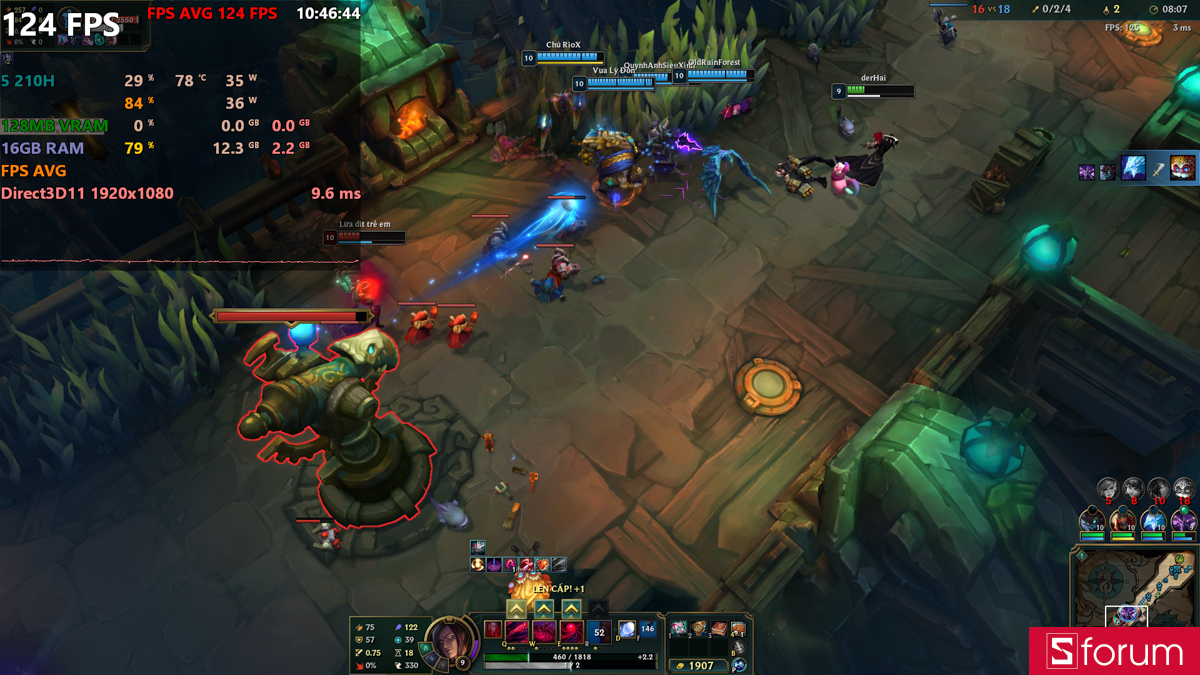Level up the Q ability arrow
The height and width of the screenshot is (675, 1200).
pyautogui.click(x=517, y=608)
